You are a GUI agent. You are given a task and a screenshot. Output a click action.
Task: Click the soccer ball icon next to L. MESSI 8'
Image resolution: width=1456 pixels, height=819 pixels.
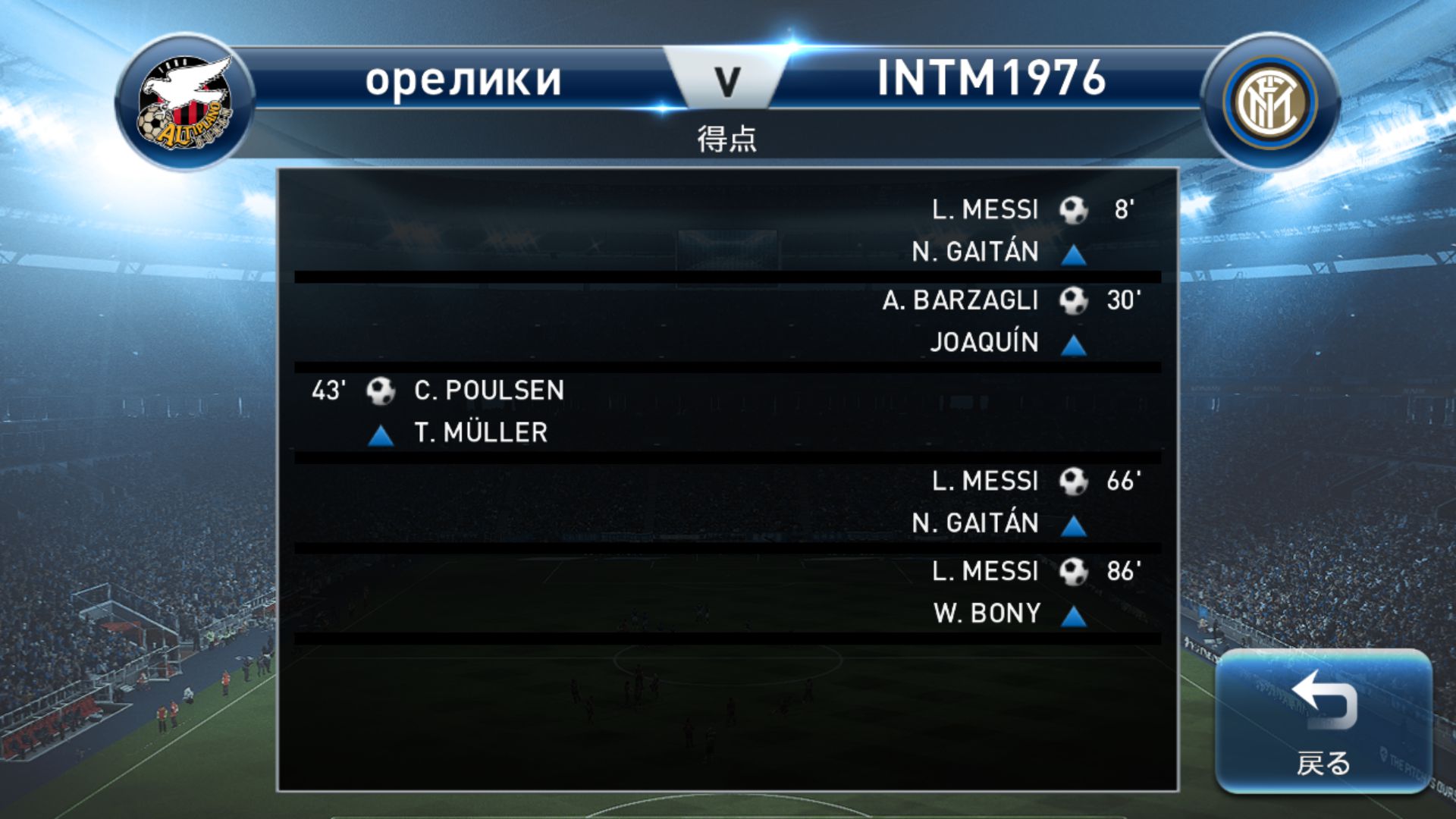pyautogui.click(x=1074, y=210)
